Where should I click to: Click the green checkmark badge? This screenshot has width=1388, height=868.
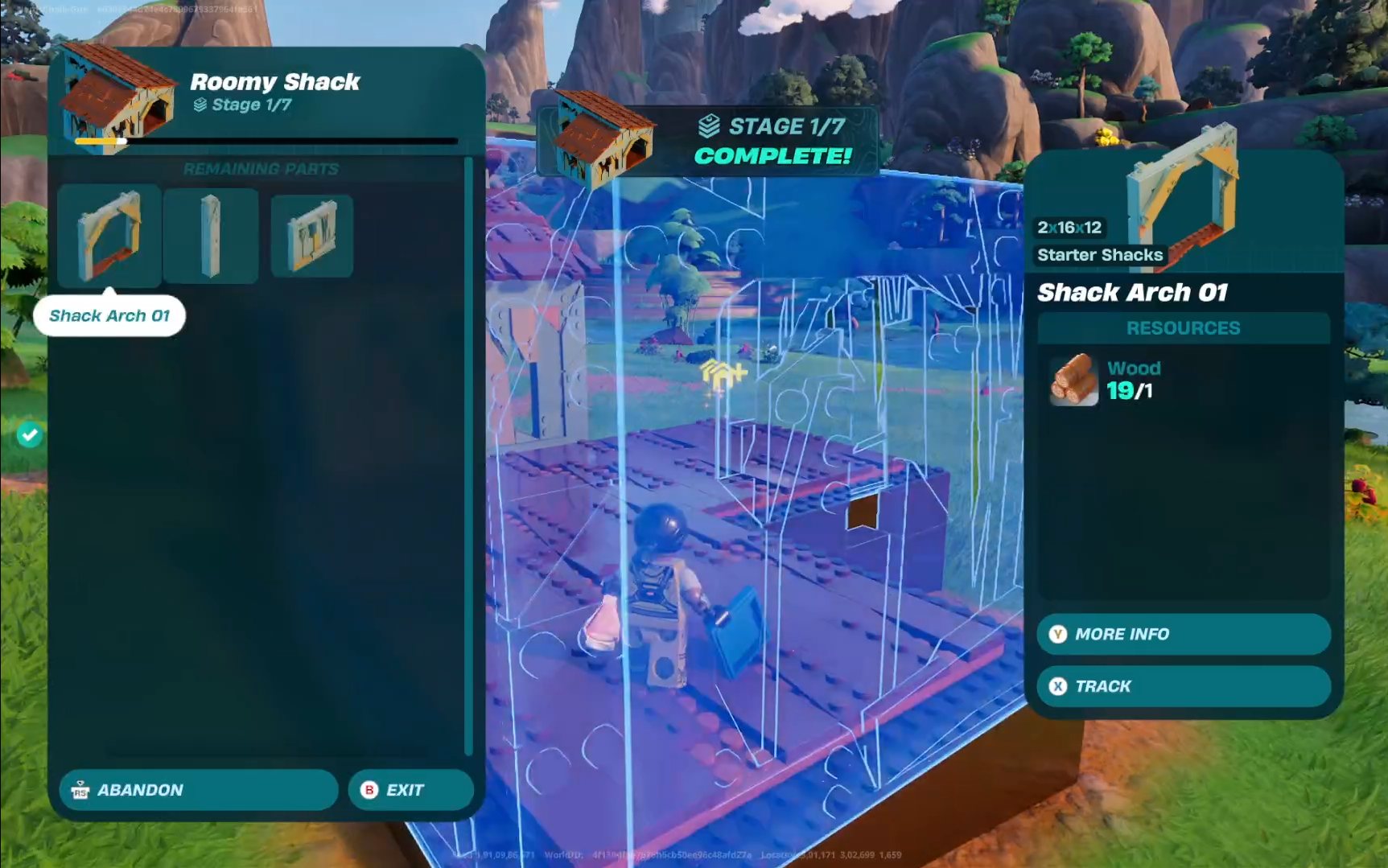click(x=30, y=435)
